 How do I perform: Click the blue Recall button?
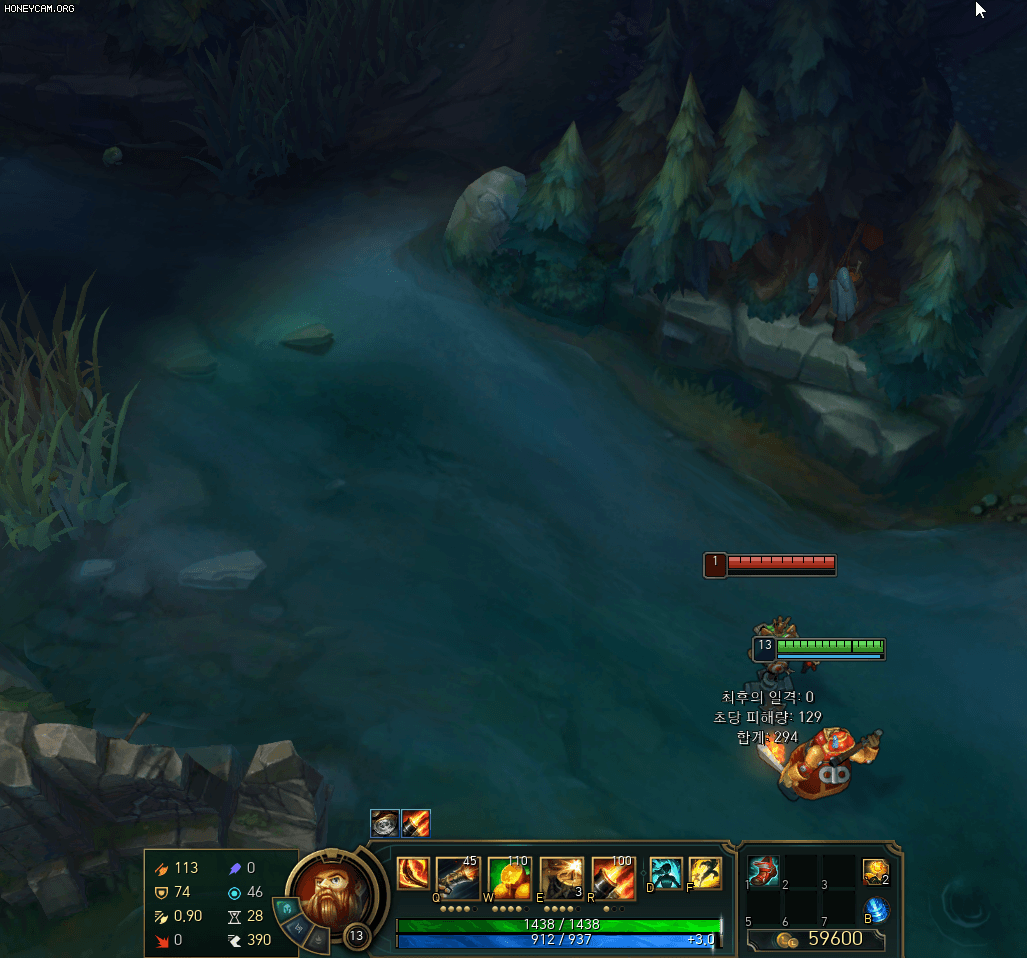point(876,910)
